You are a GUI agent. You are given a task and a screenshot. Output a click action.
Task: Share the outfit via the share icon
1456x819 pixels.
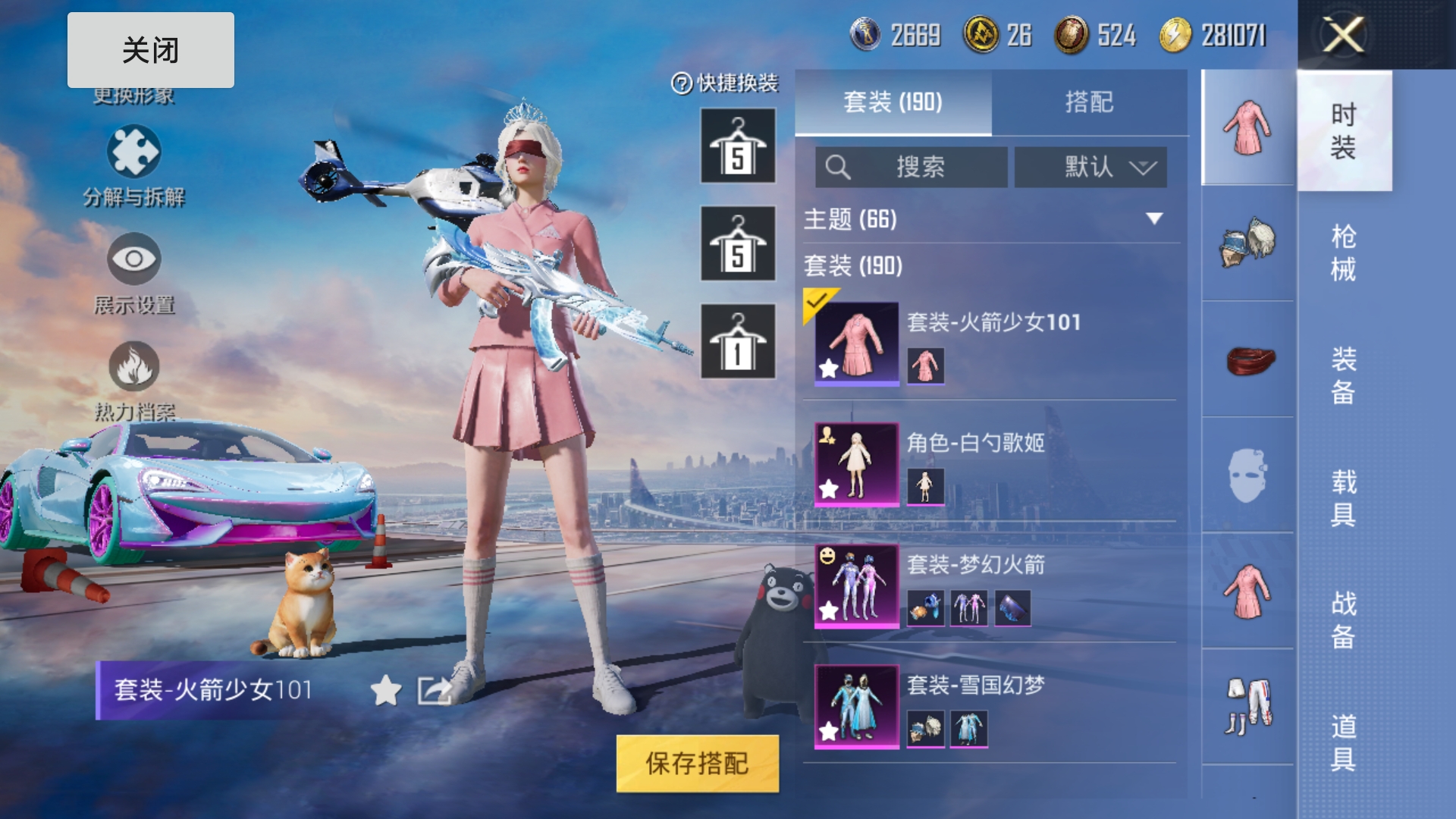click(x=435, y=690)
